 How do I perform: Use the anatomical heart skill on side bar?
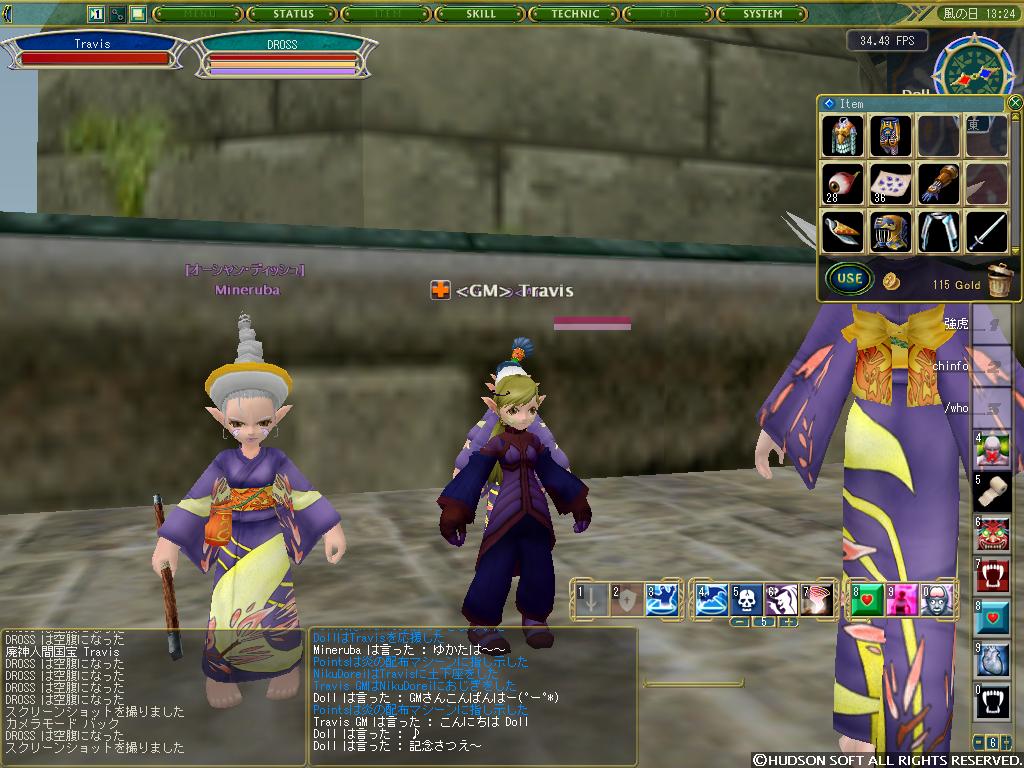[993, 660]
